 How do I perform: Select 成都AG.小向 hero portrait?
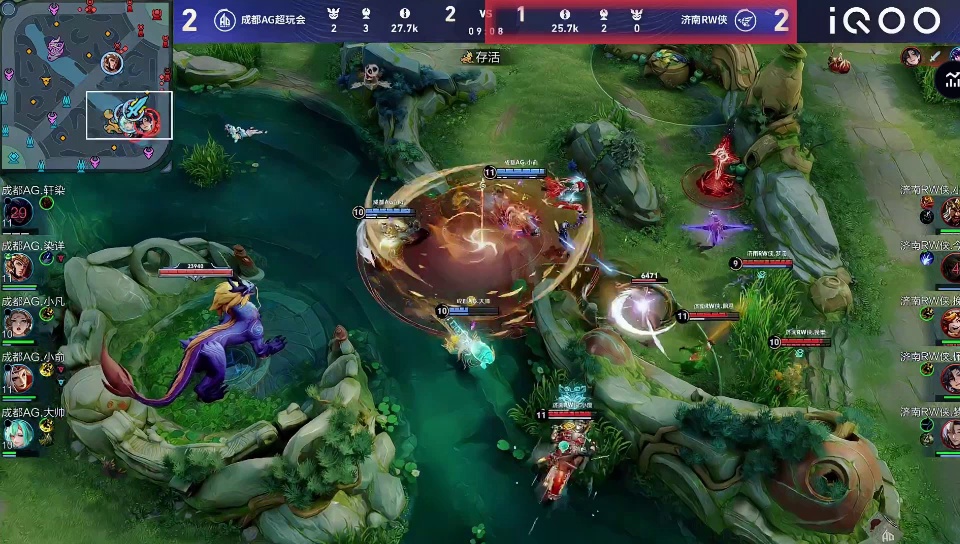tap(18, 377)
